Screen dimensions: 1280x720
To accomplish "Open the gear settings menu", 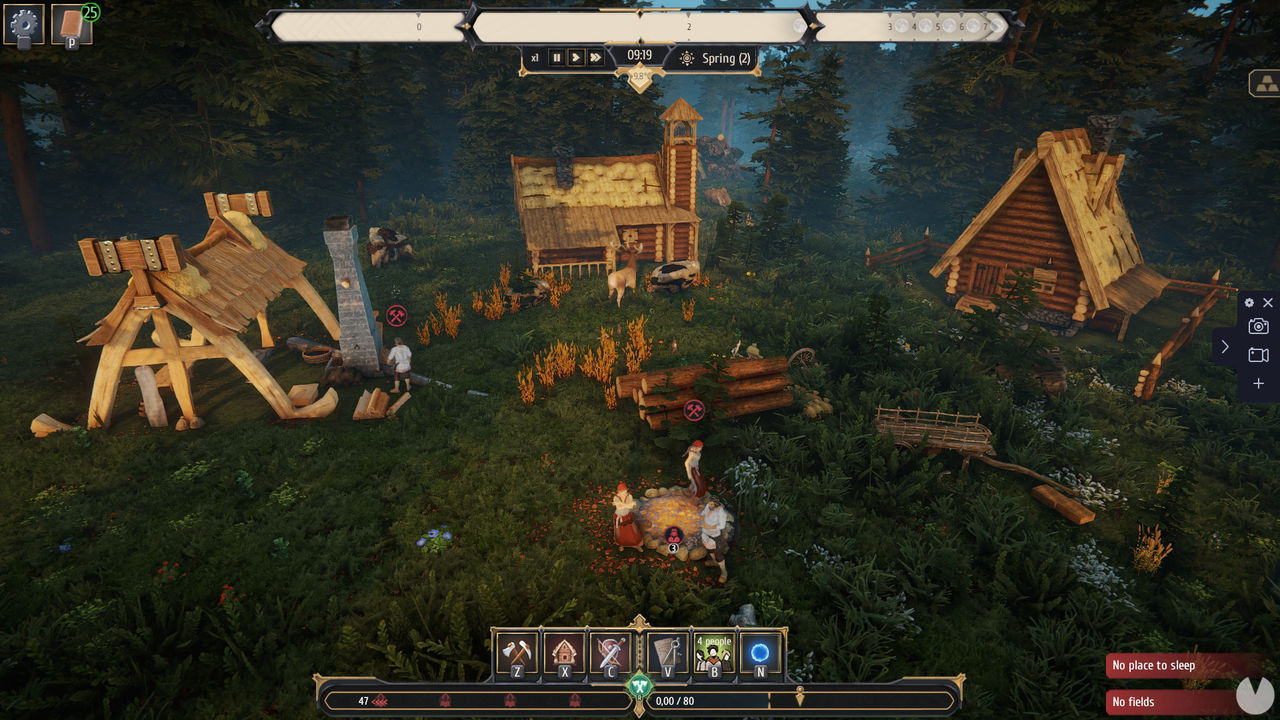I will coord(23,24).
